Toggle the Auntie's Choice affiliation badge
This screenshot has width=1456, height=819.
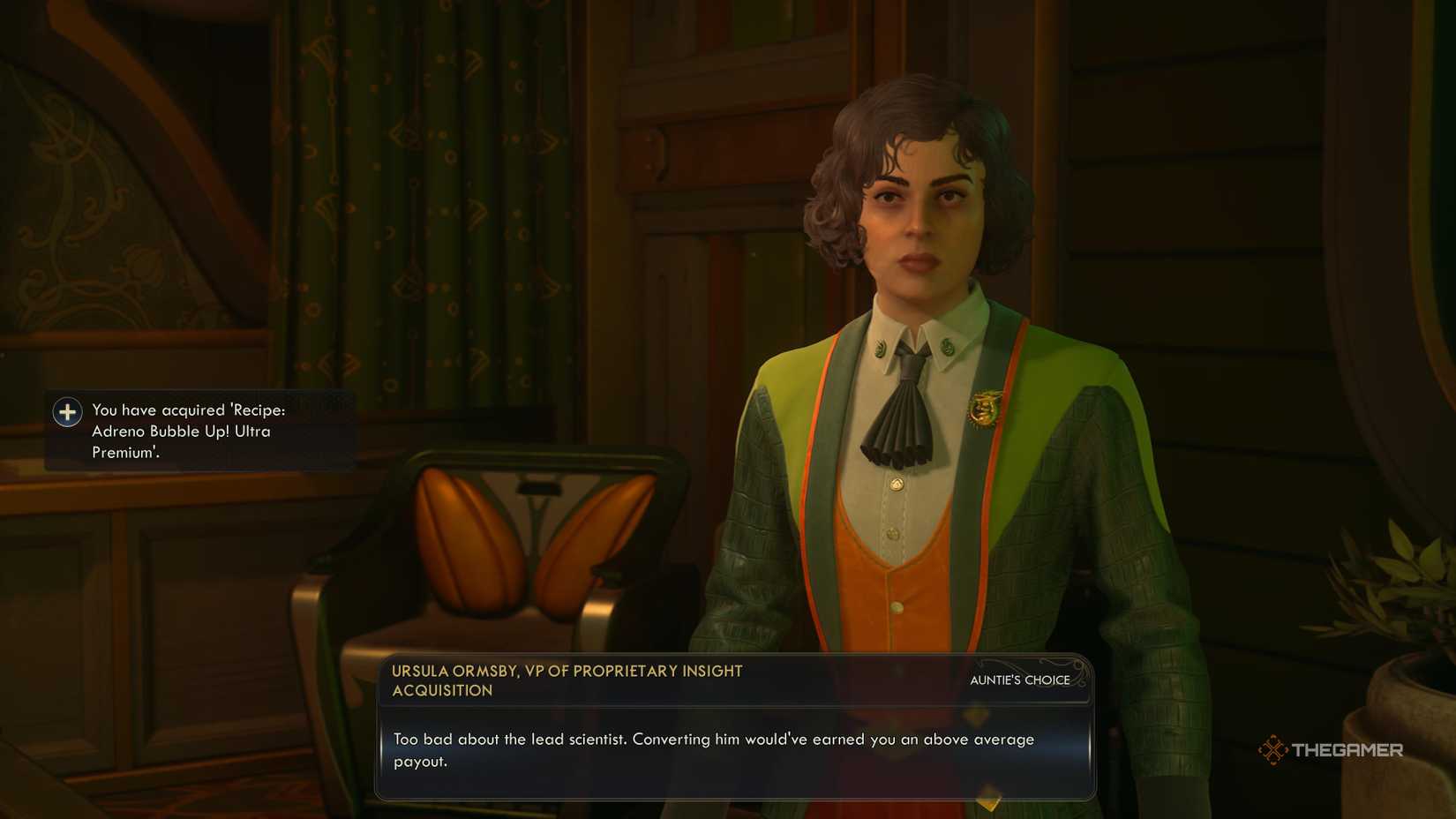tap(1019, 680)
